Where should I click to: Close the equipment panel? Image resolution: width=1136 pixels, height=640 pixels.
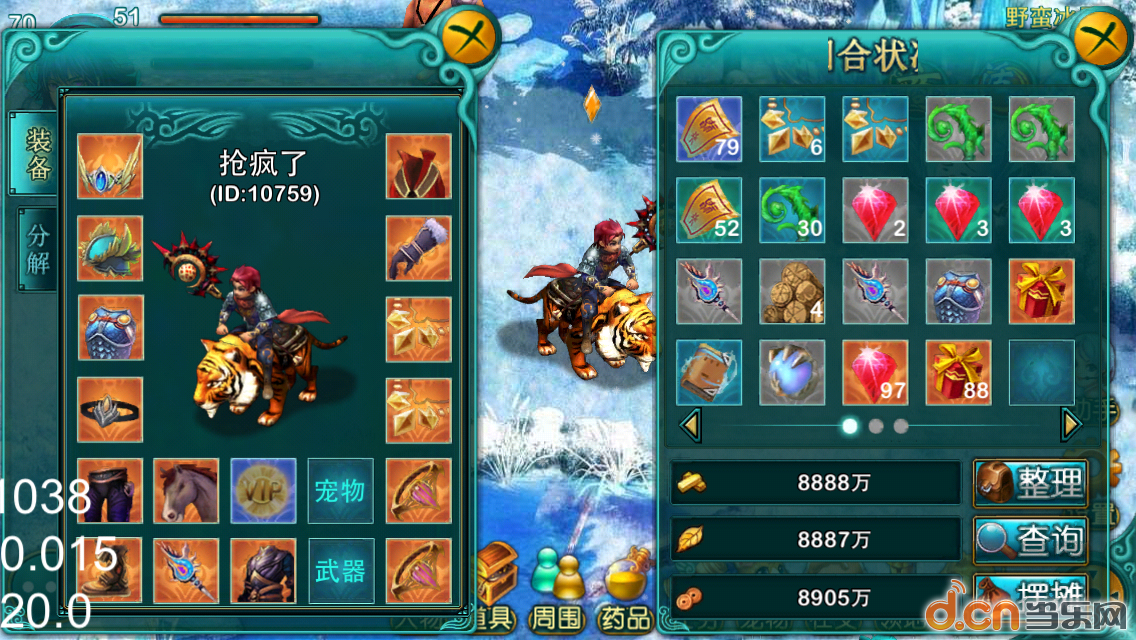coord(470,39)
